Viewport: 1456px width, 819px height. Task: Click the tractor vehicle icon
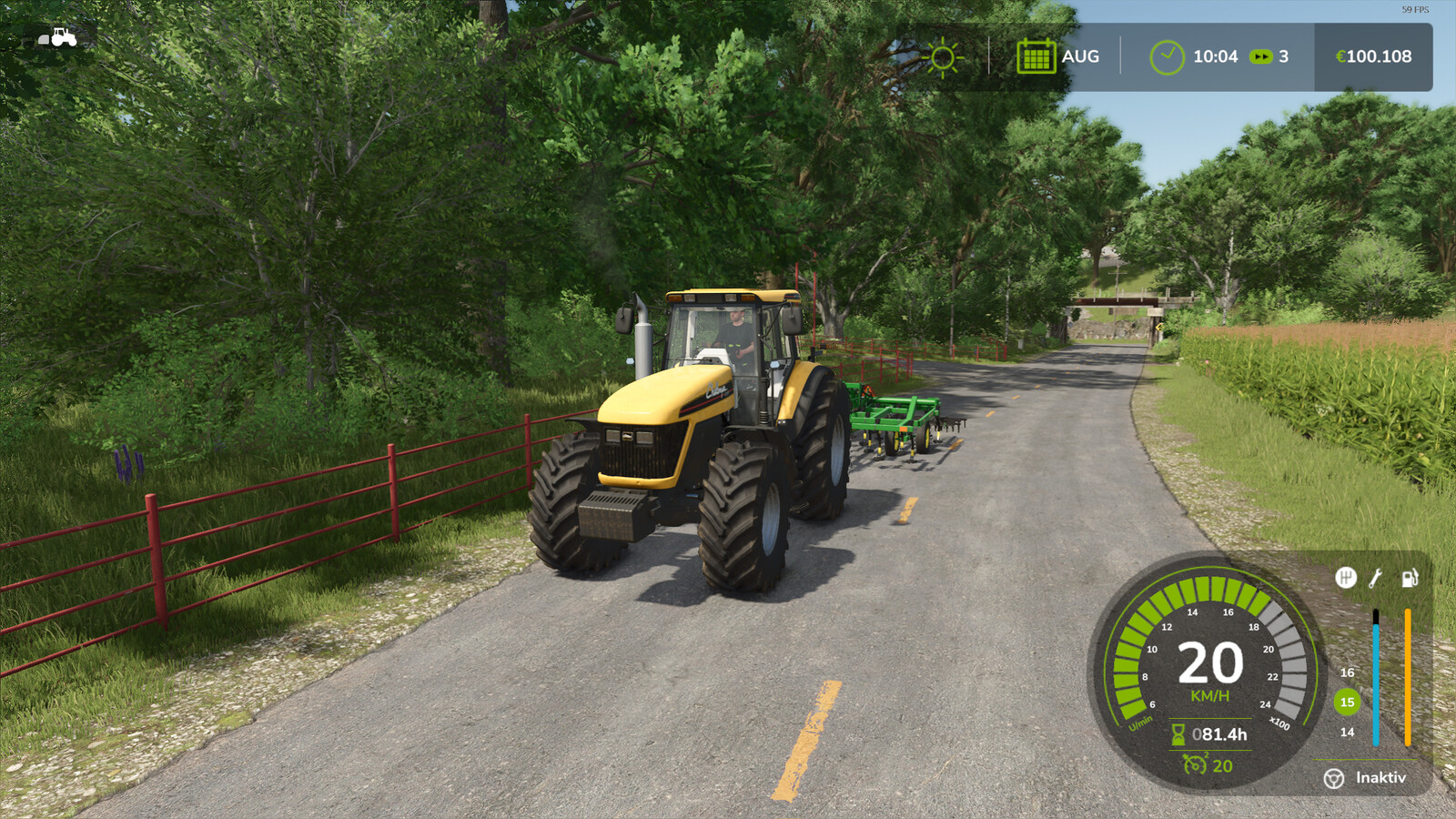(57, 37)
